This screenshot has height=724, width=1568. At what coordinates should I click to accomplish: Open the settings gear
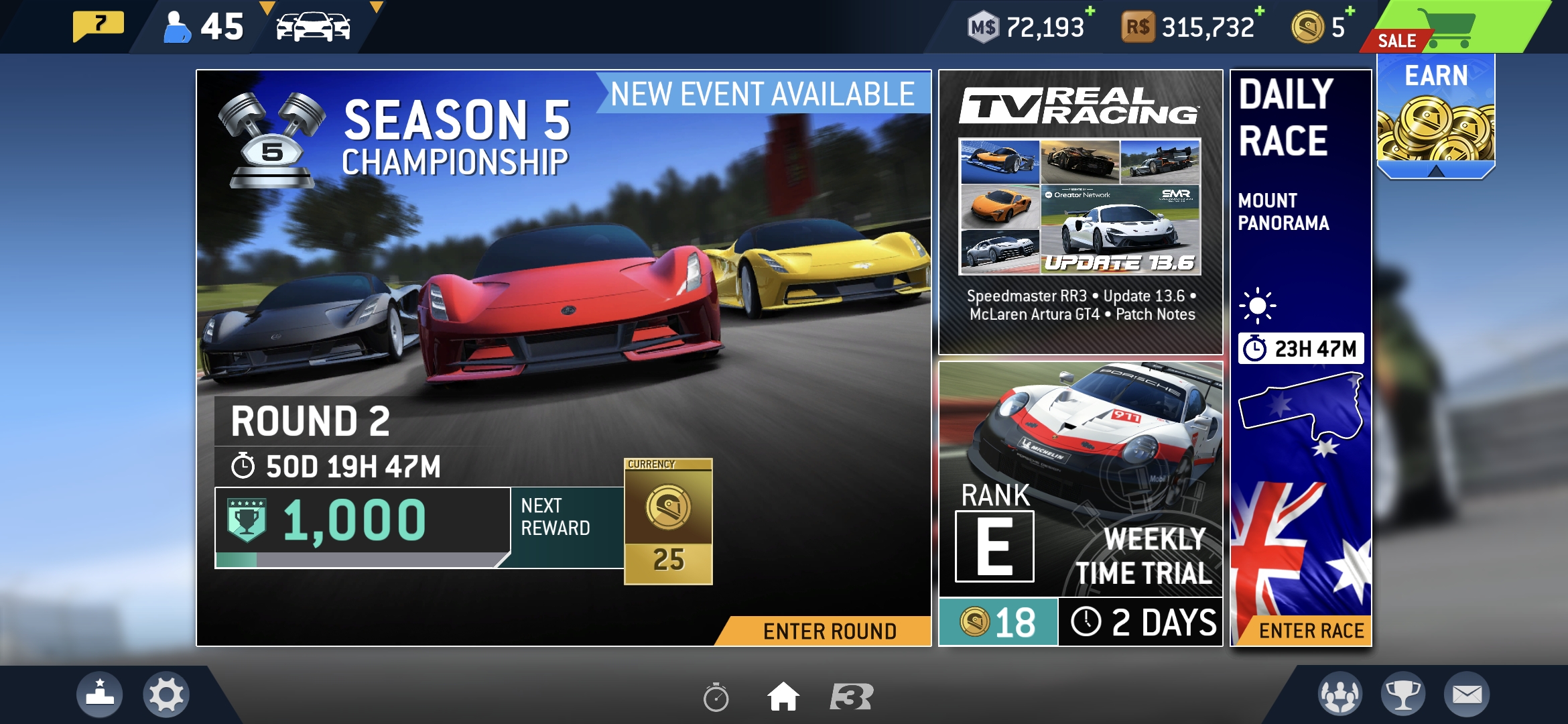pyautogui.click(x=166, y=695)
